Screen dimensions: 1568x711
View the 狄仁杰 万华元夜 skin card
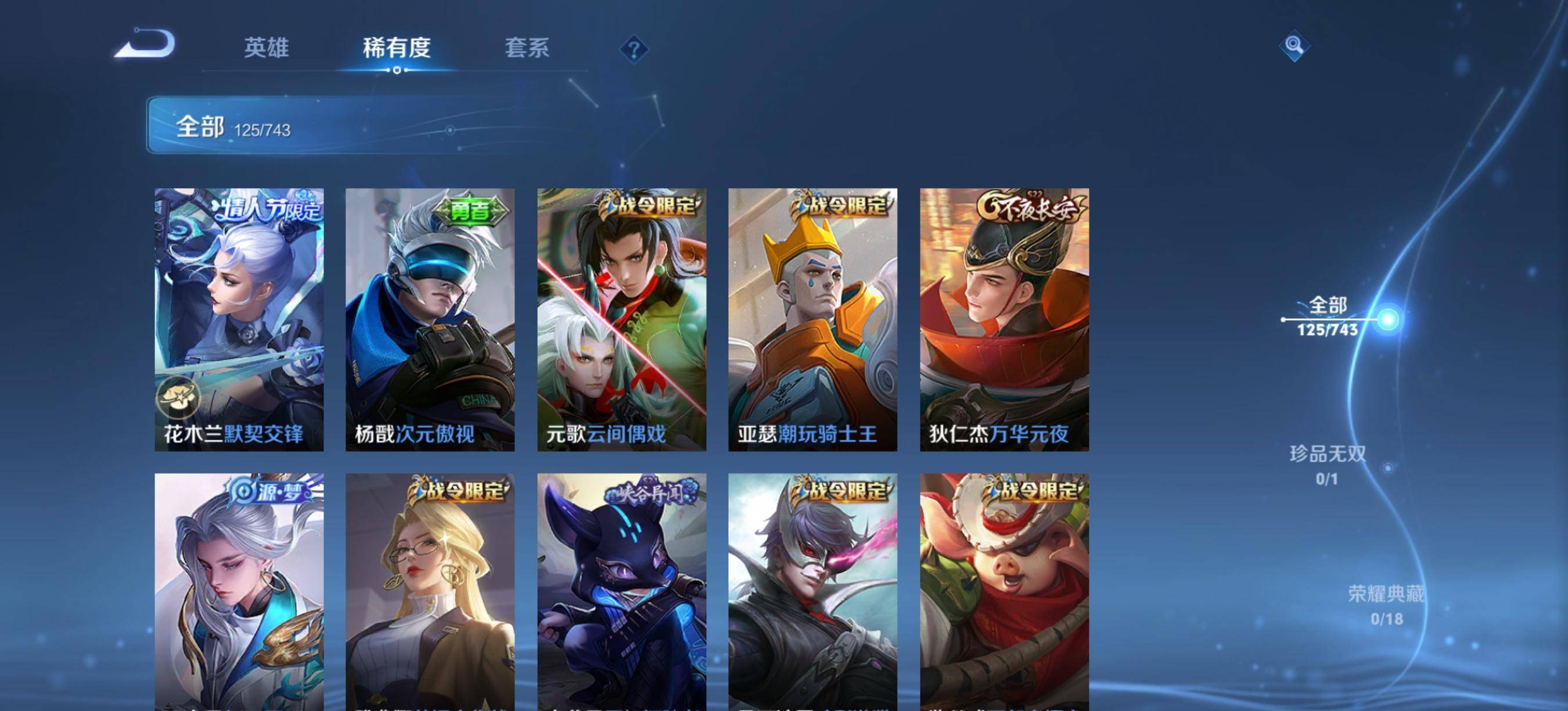1004,319
